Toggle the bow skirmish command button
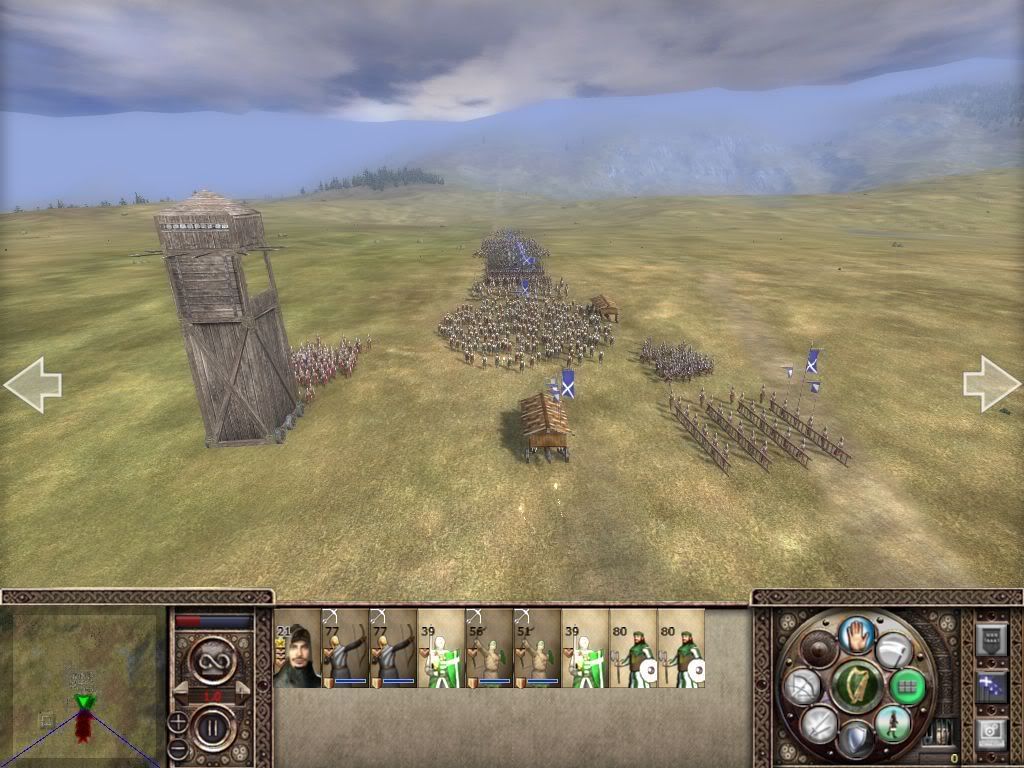This screenshot has width=1024, height=768. tap(802, 686)
